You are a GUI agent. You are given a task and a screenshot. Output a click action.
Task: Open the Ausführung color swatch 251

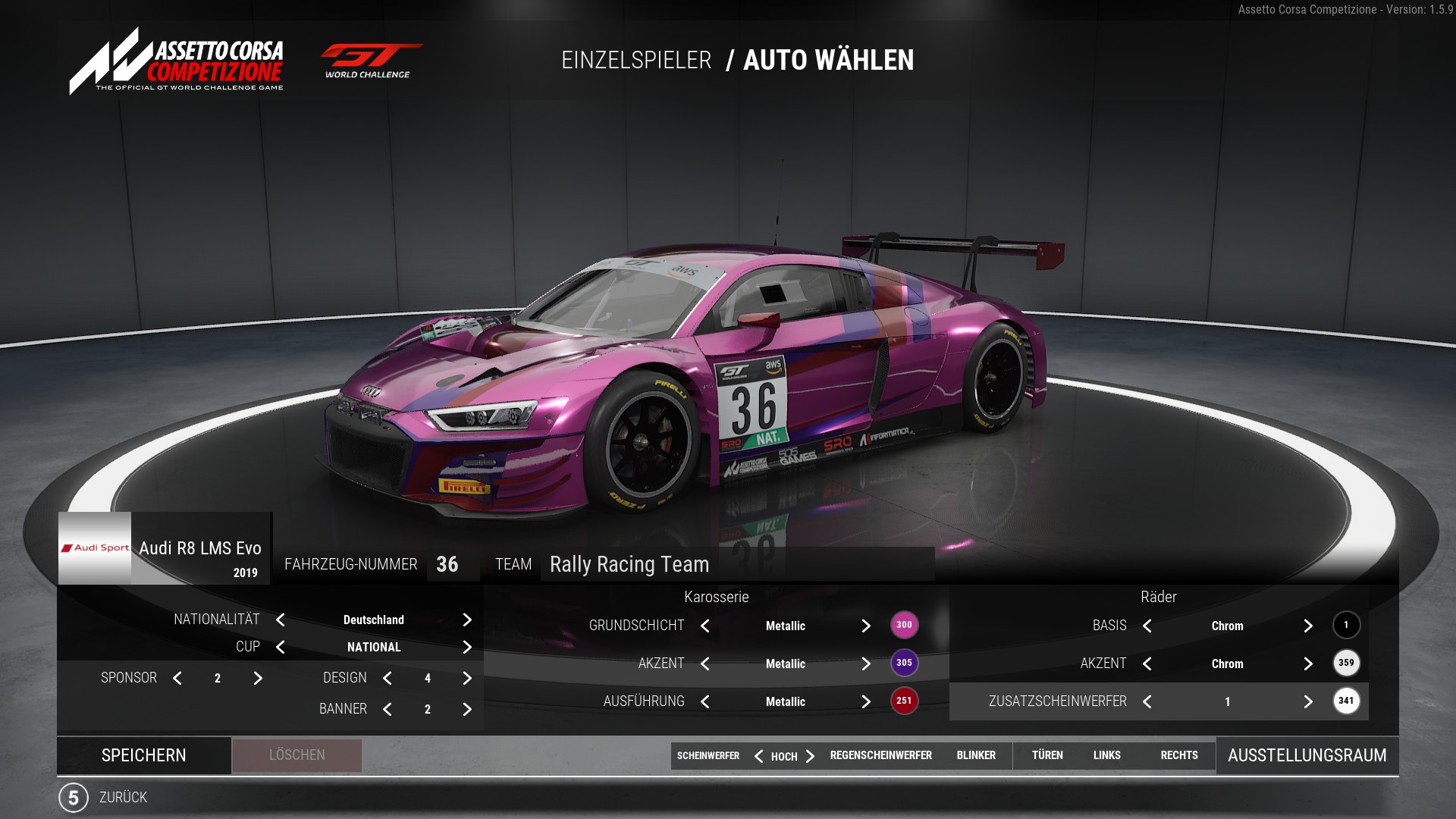904,701
